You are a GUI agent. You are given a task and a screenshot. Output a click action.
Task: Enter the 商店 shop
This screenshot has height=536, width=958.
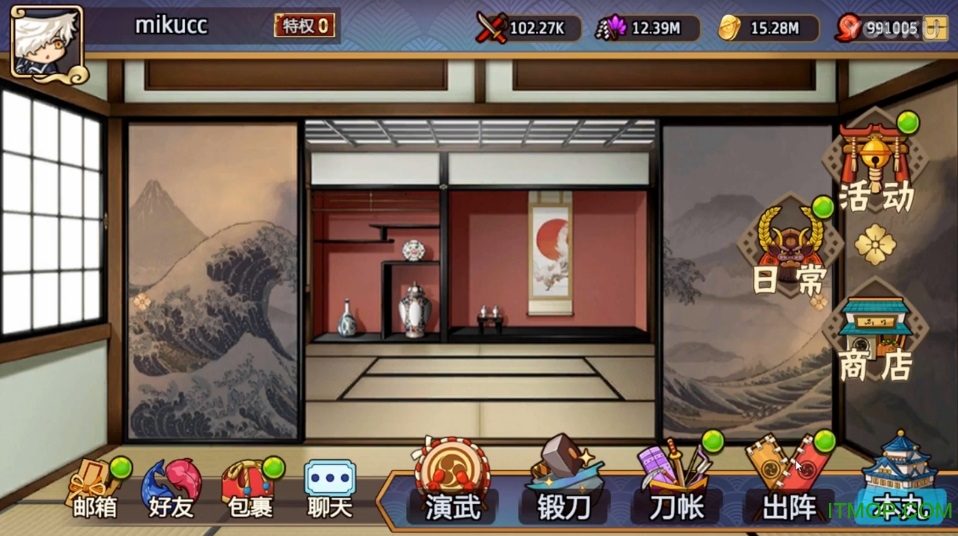pos(875,340)
